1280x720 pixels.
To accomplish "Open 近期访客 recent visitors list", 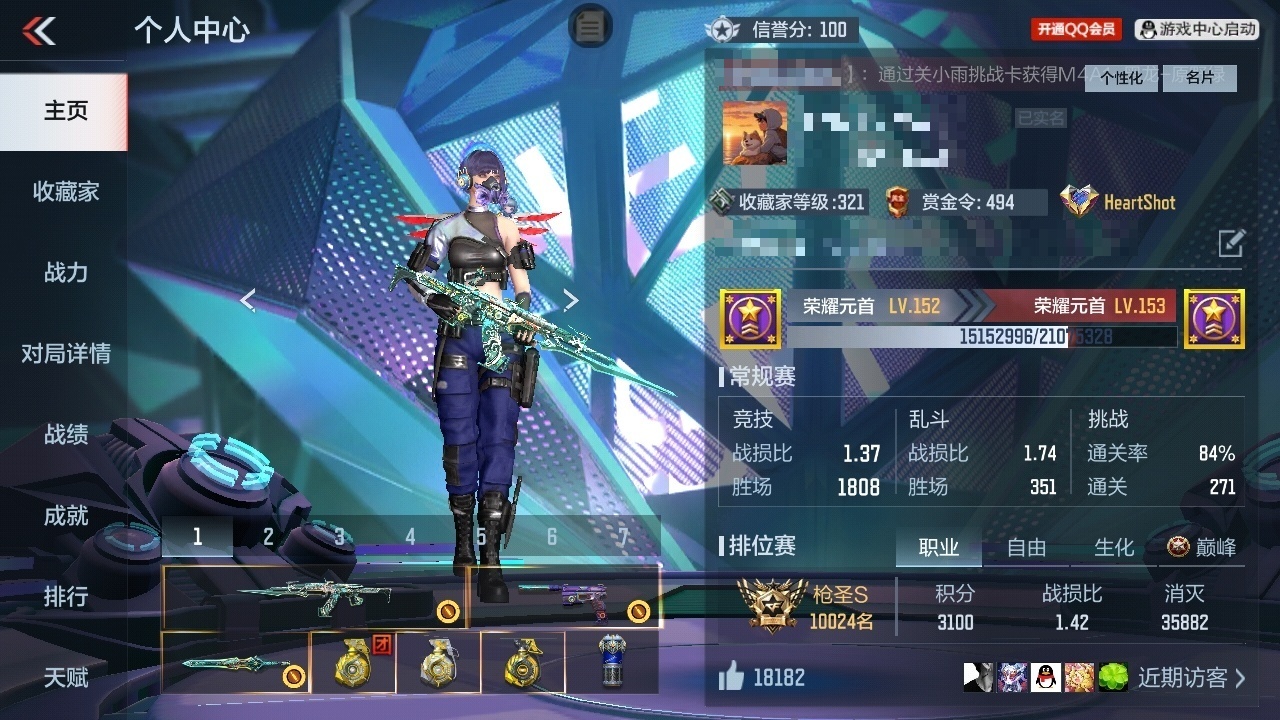I will 1191,678.
